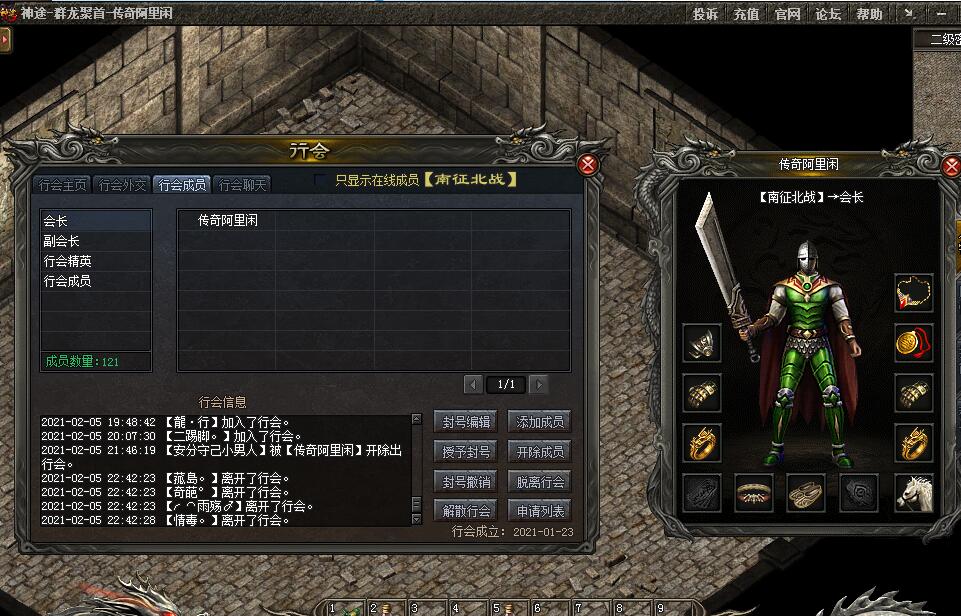
Task: Select the white horse mount slot
Action: [913, 493]
